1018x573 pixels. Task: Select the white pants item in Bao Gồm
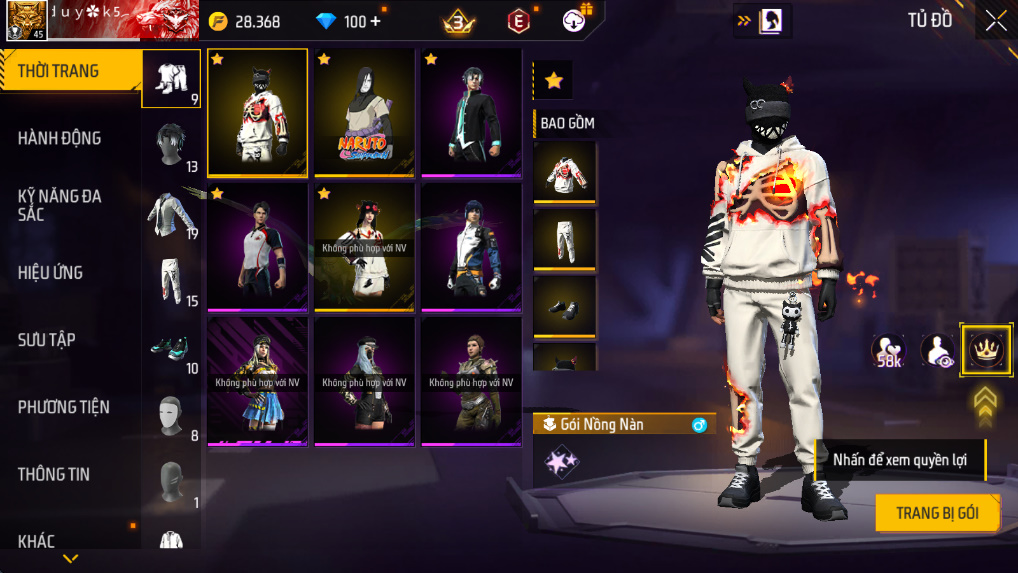pyautogui.click(x=565, y=239)
